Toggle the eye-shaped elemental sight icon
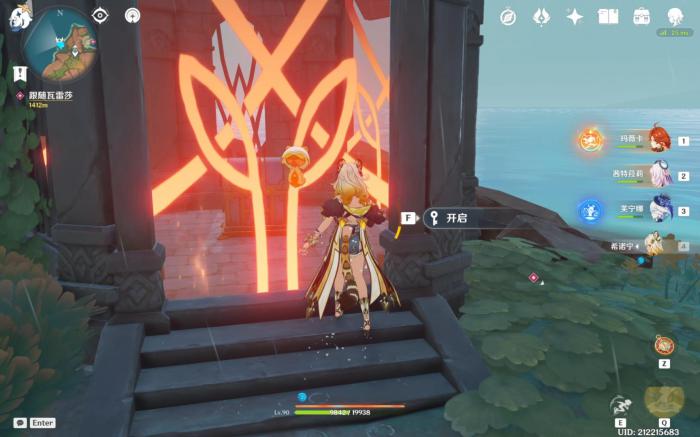Screen dimensions: 700x437 (99, 15)
